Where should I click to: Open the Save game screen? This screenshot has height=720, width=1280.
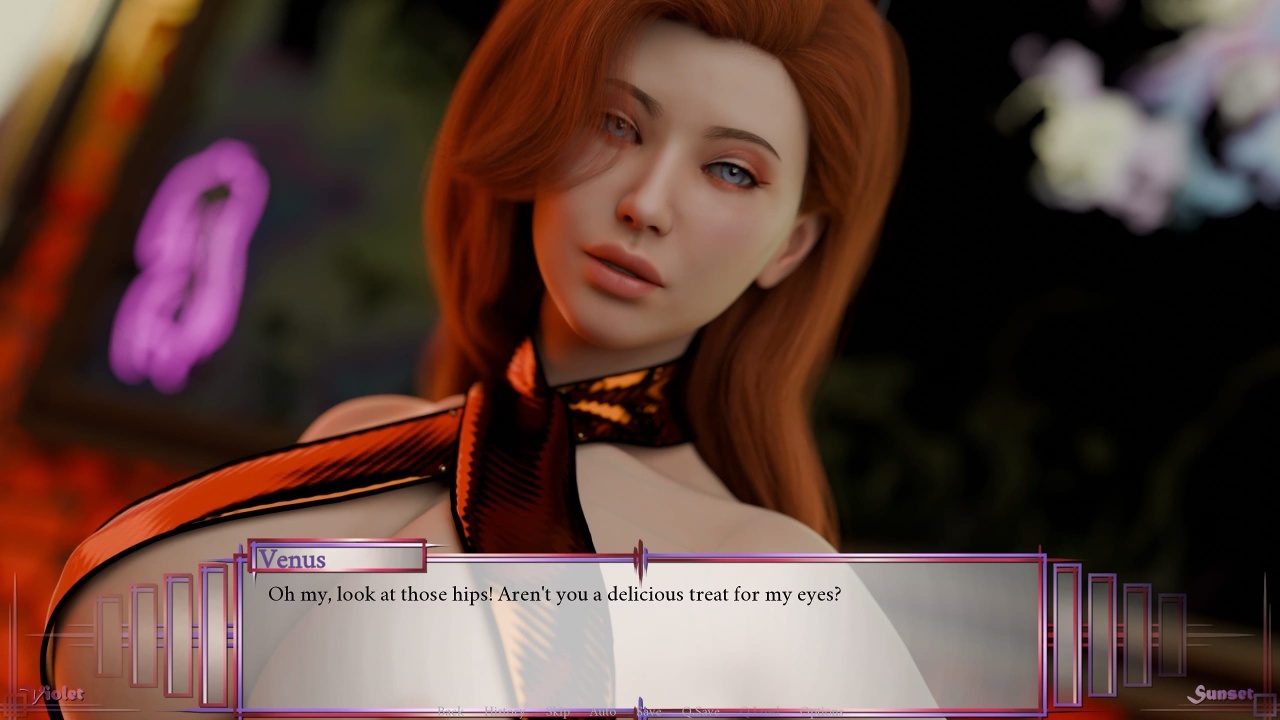[x=649, y=711]
